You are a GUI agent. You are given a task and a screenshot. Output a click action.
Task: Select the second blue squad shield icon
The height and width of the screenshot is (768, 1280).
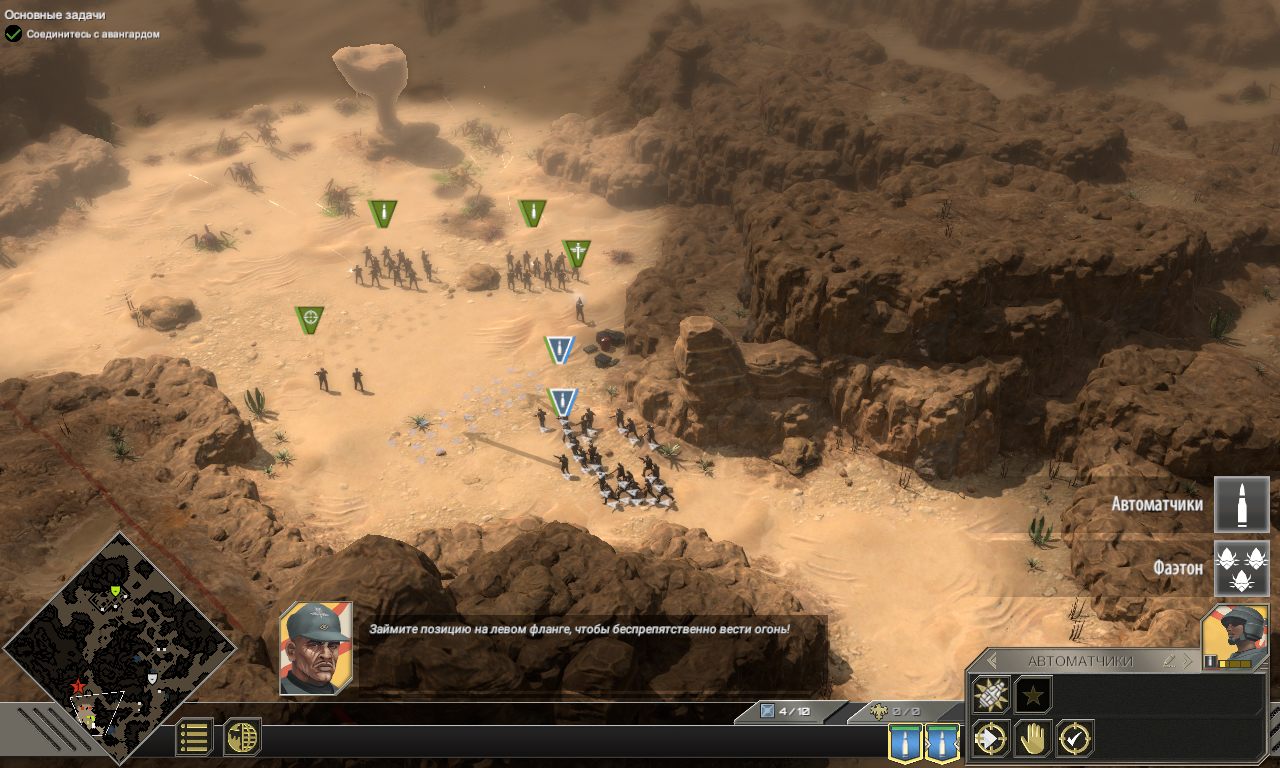coord(944,742)
